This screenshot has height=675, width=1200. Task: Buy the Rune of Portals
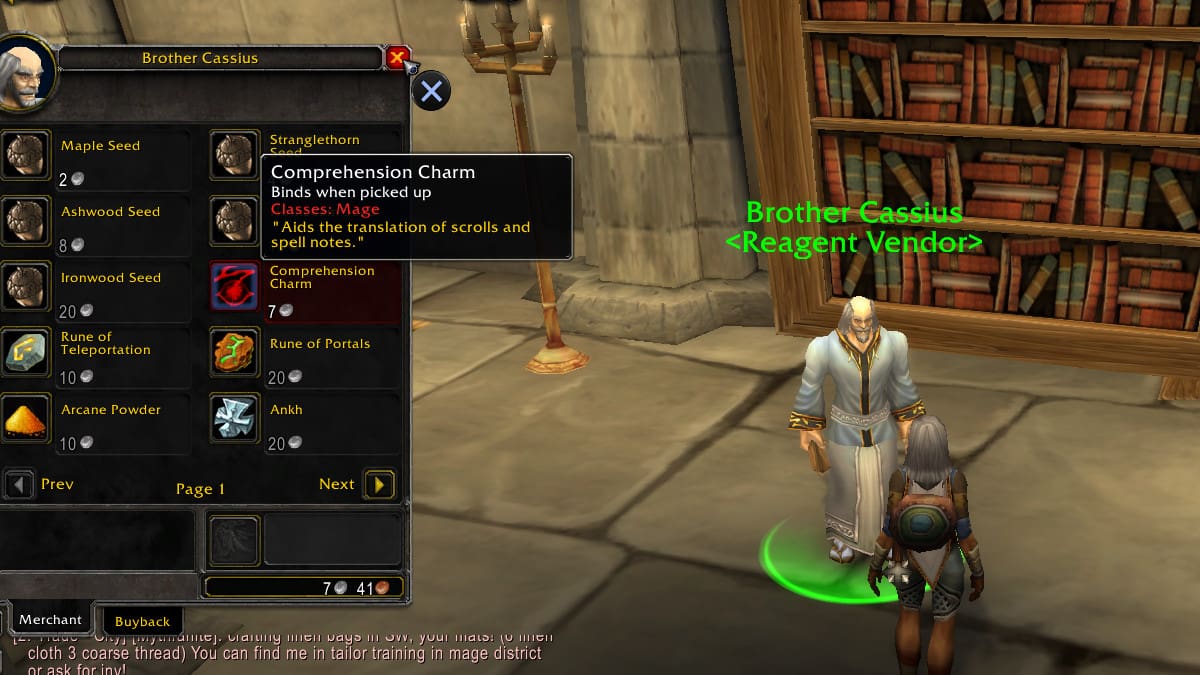(234, 352)
